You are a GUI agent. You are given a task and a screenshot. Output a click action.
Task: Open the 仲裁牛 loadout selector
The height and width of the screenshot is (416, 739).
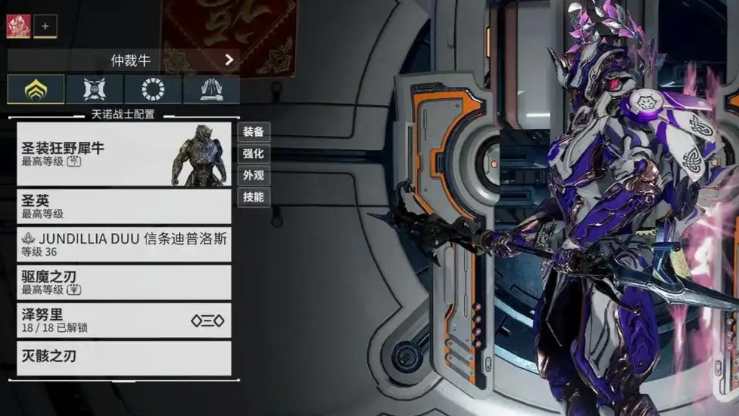click(x=124, y=60)
